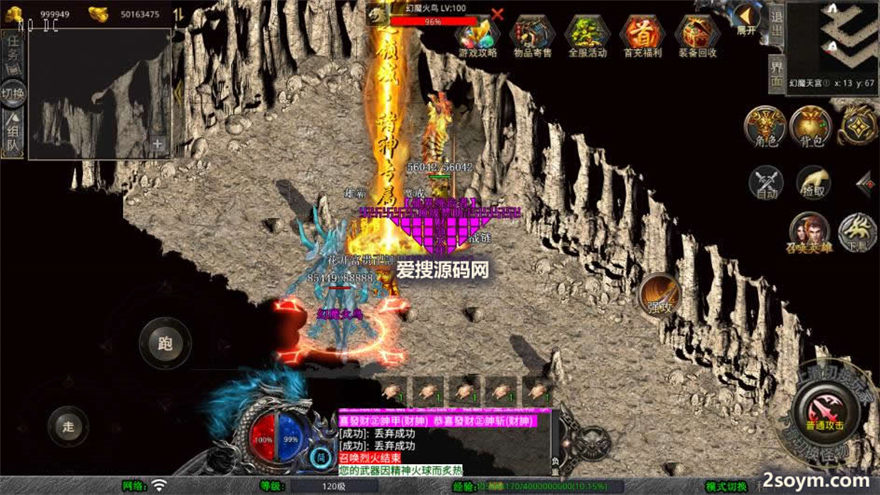Toggle the 跑 run button
The image size is (880, 495).
point(165,342)
